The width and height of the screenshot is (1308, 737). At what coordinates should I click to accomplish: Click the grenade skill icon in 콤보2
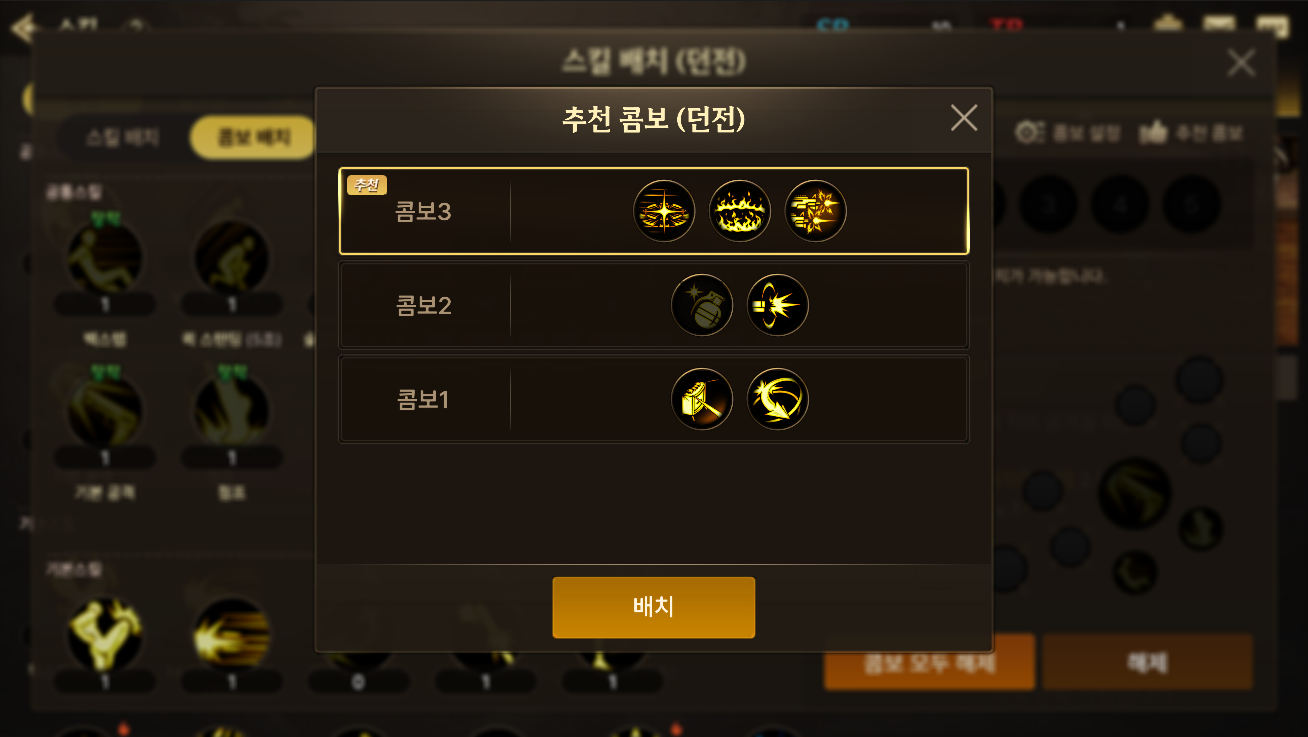pyautogui.click(x=702, y=305)
